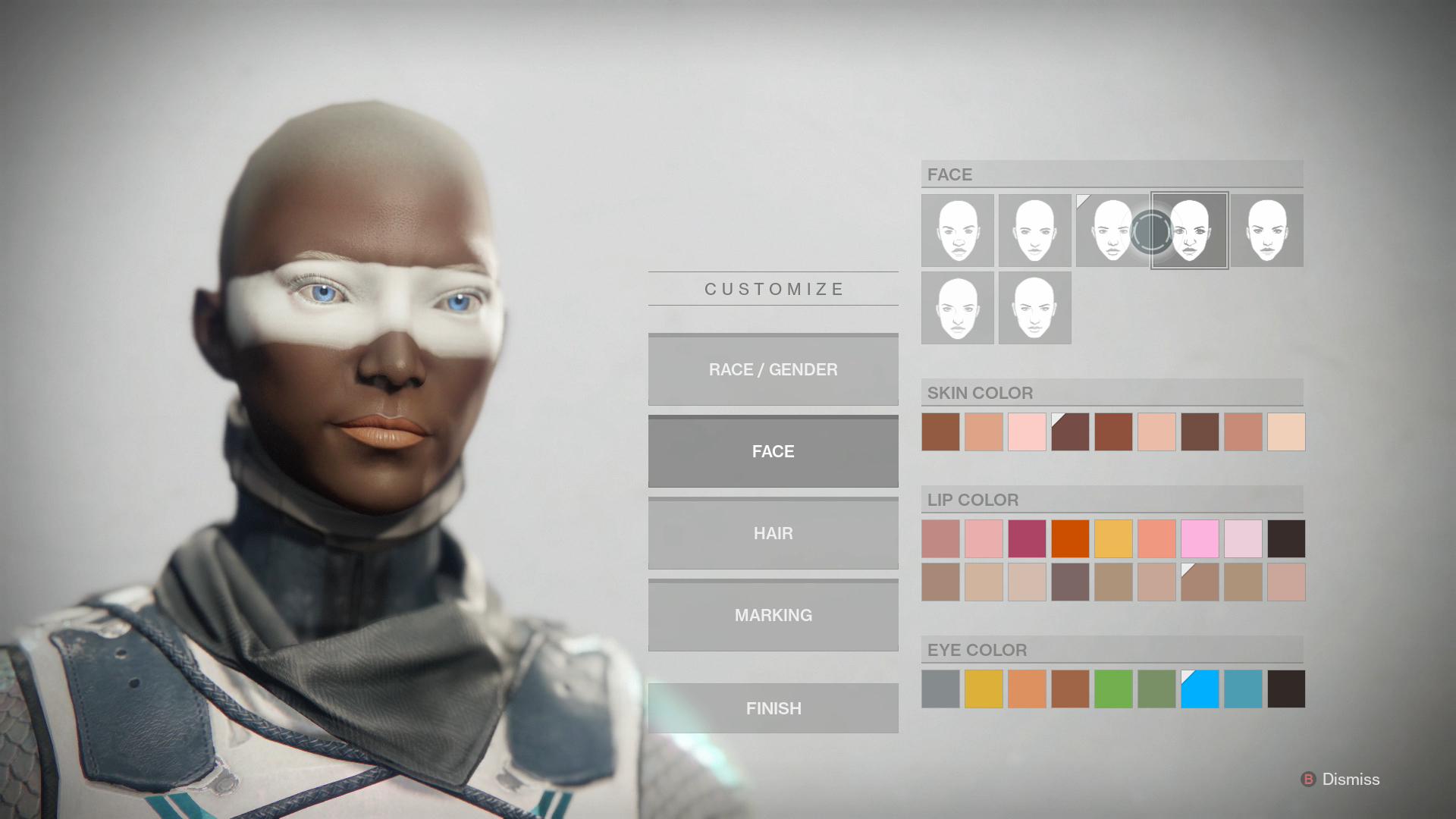Select the final face preset option
Viewport: 1456px width, 819px height.
[1034, 307]
